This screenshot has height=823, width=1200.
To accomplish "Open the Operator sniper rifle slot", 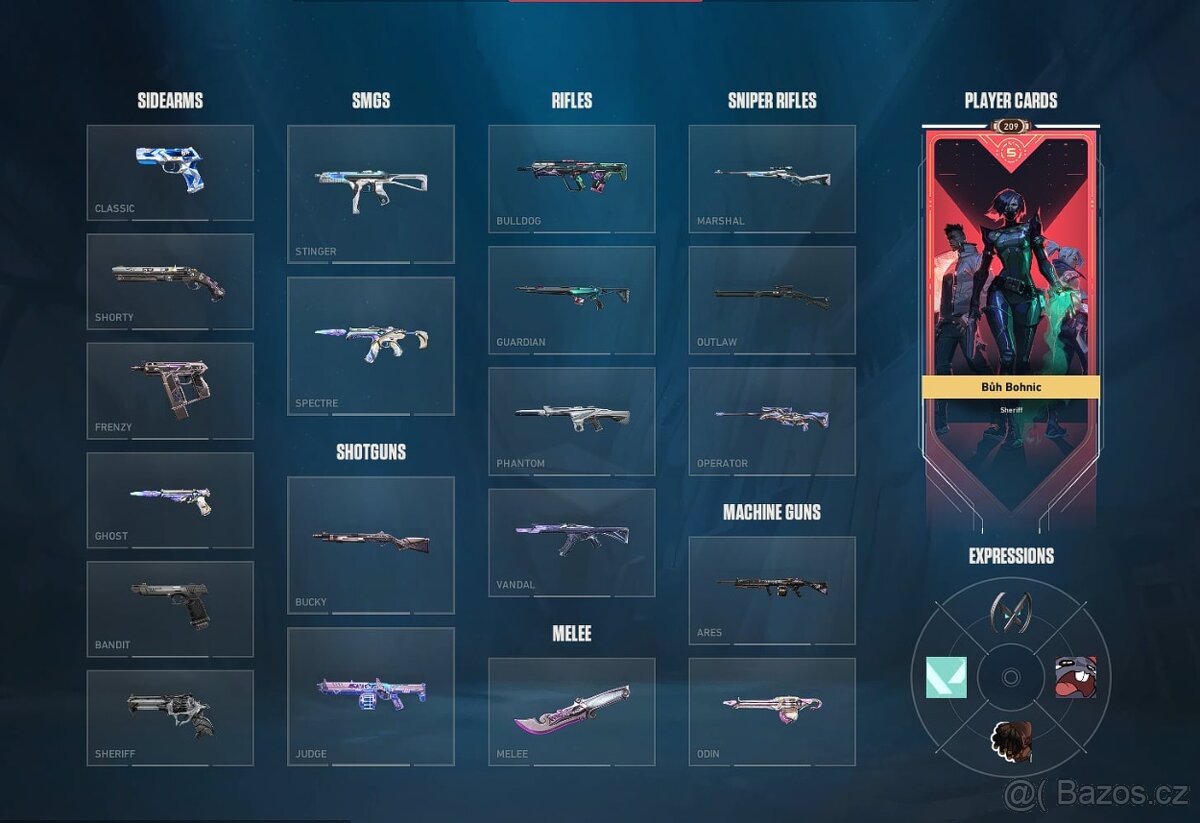I will (772, 420).
